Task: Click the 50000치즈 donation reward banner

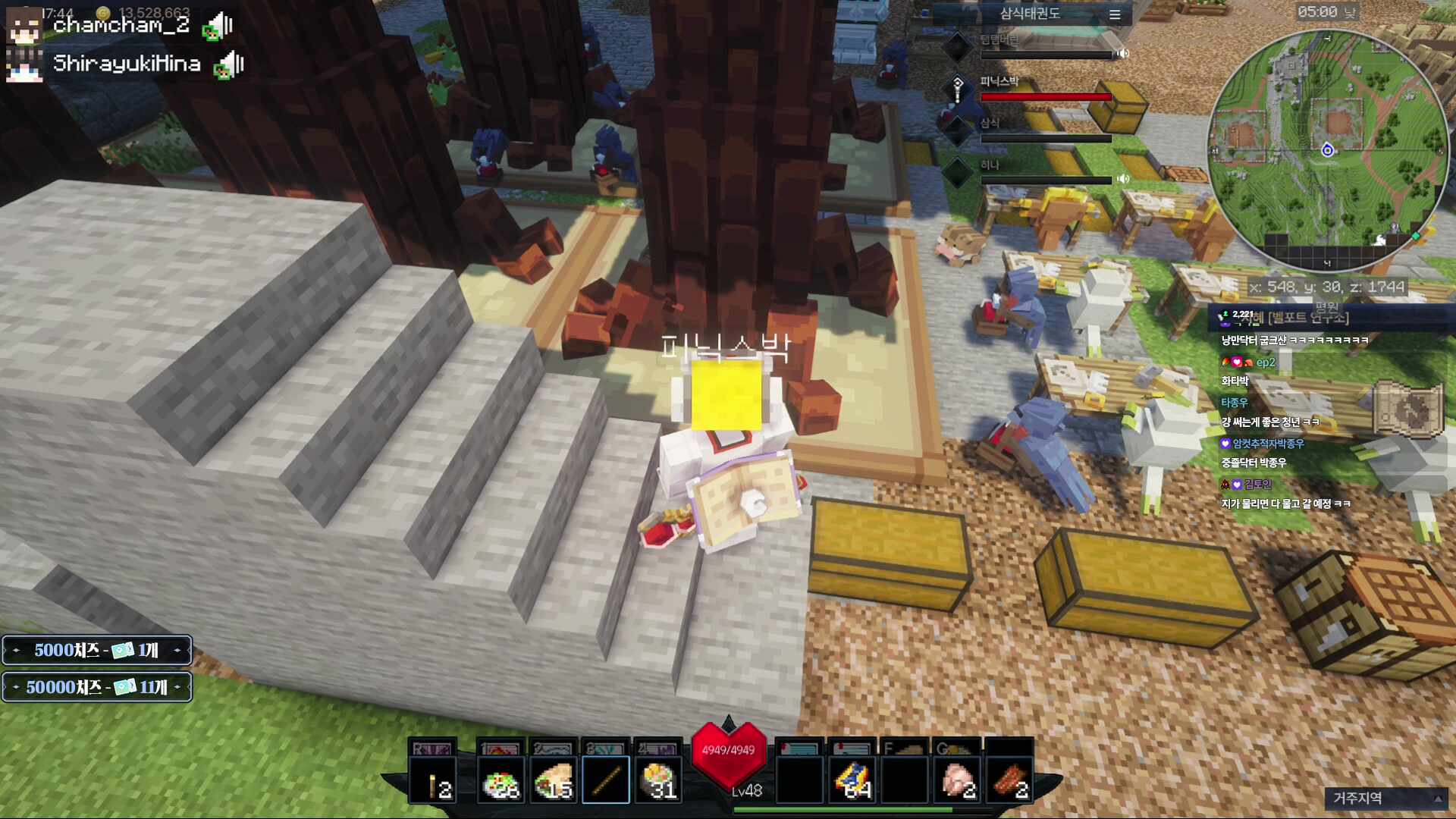Action: point(96,687)
